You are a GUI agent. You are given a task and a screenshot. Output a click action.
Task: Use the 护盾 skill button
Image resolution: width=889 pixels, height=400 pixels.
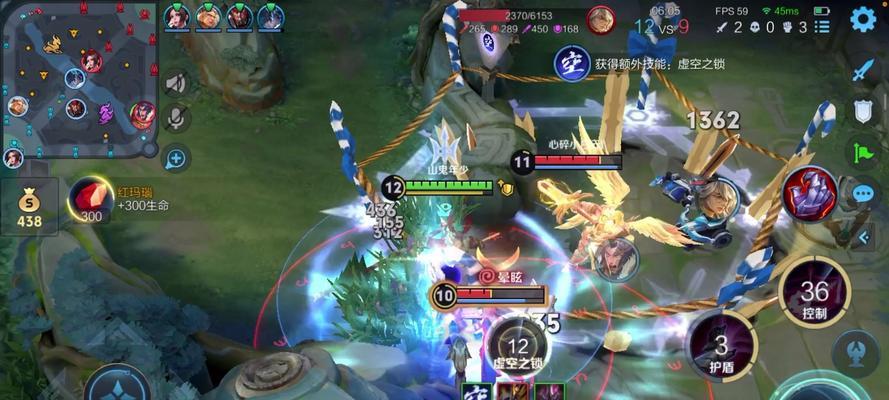tap(722, 347)
